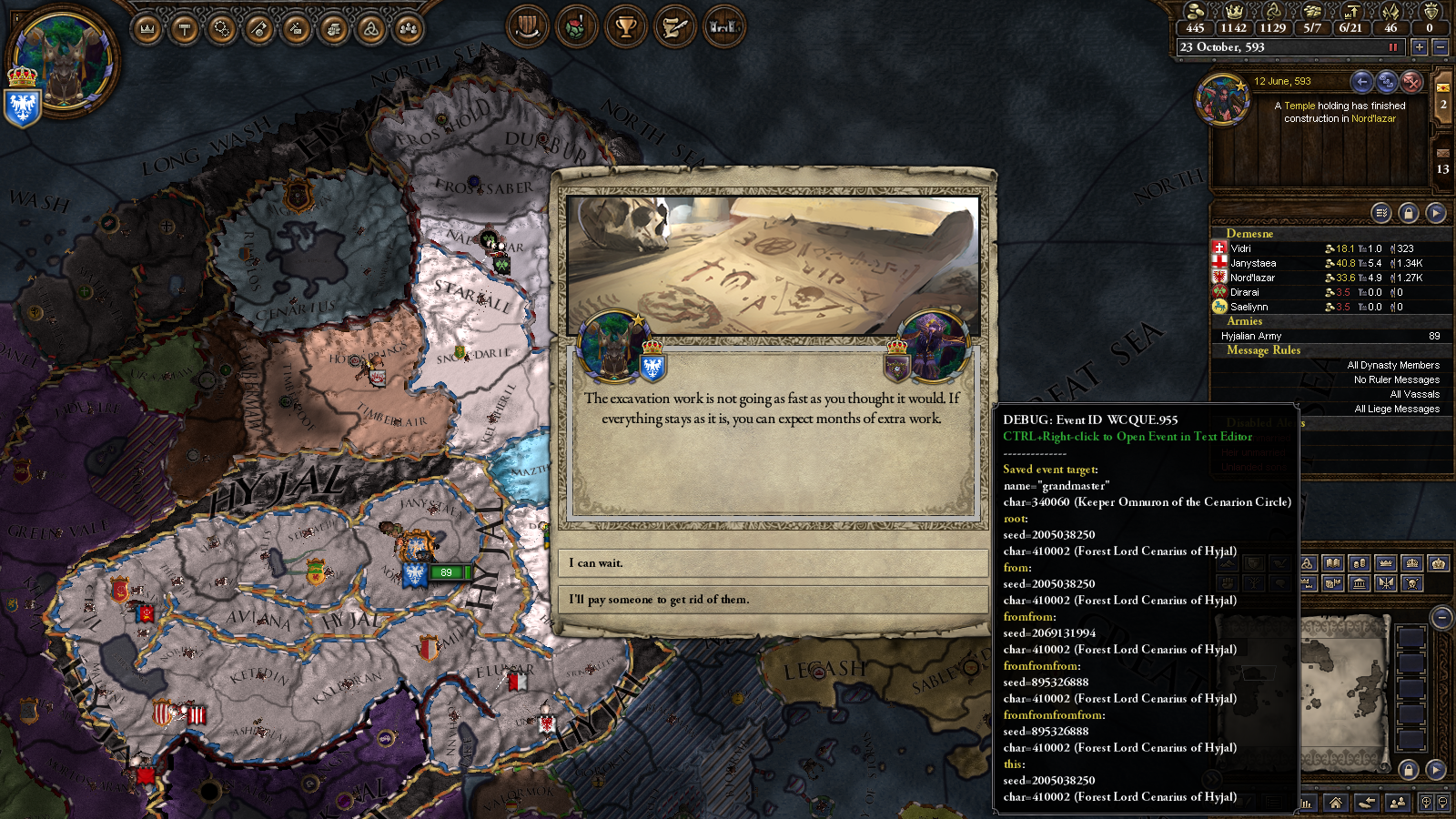1456x819 pixels.
Task: Go to home province with house button
Action: pyautogui.click(x=1335, y=802)
